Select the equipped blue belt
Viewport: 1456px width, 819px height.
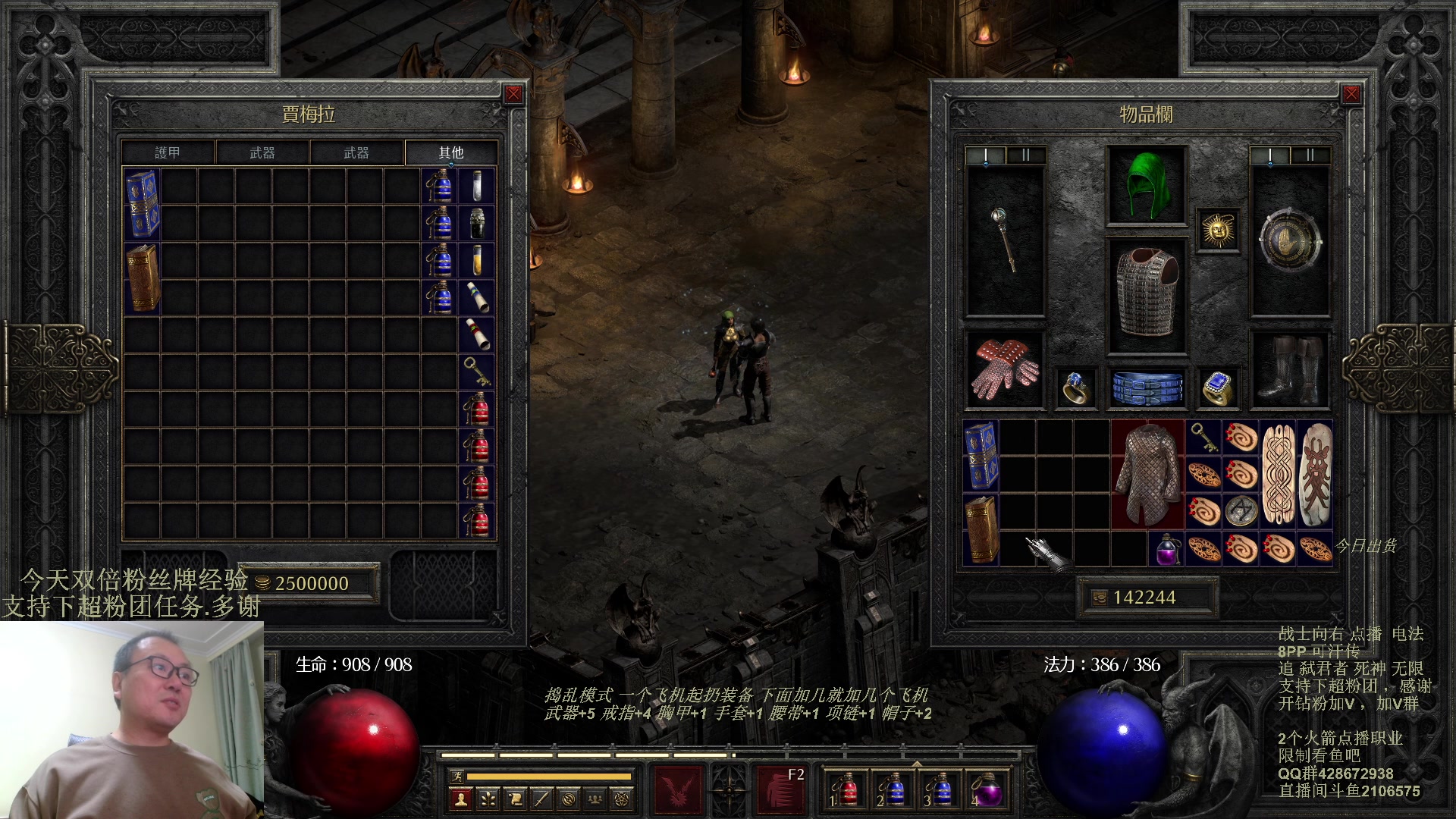[x=1147, y=388]
